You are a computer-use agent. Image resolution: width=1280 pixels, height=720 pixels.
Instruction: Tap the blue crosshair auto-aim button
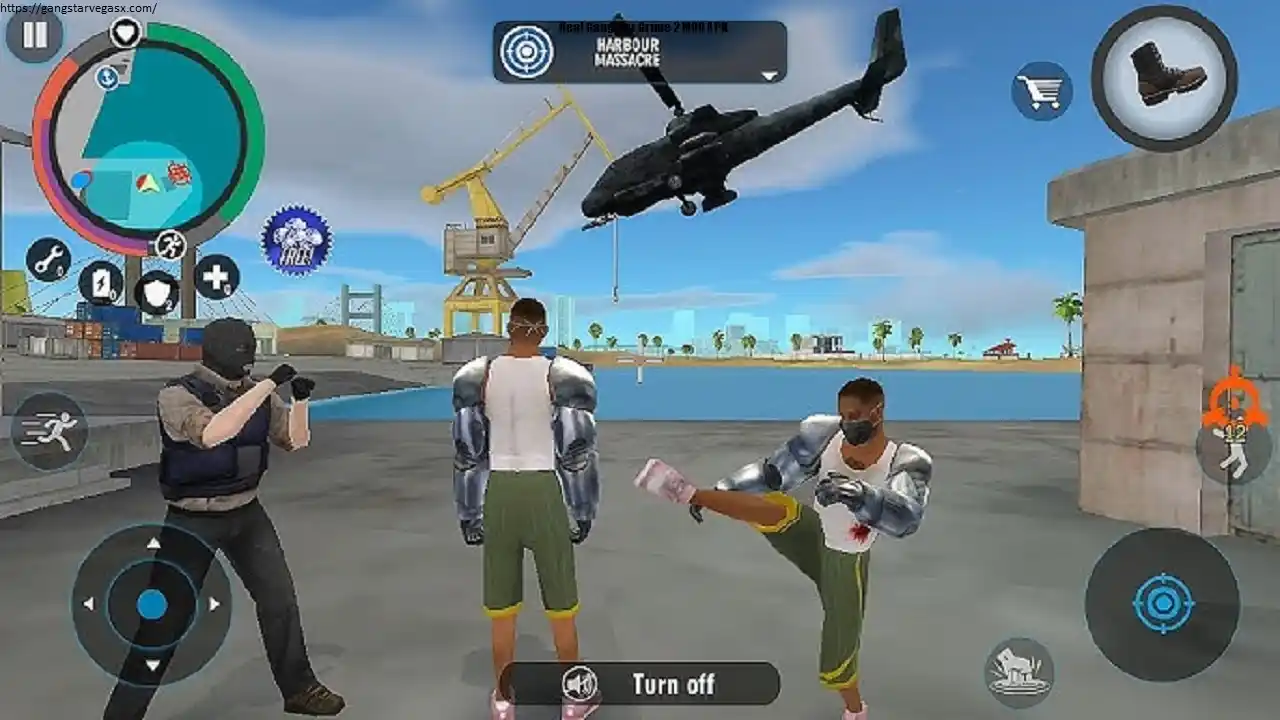[1163, 601]
